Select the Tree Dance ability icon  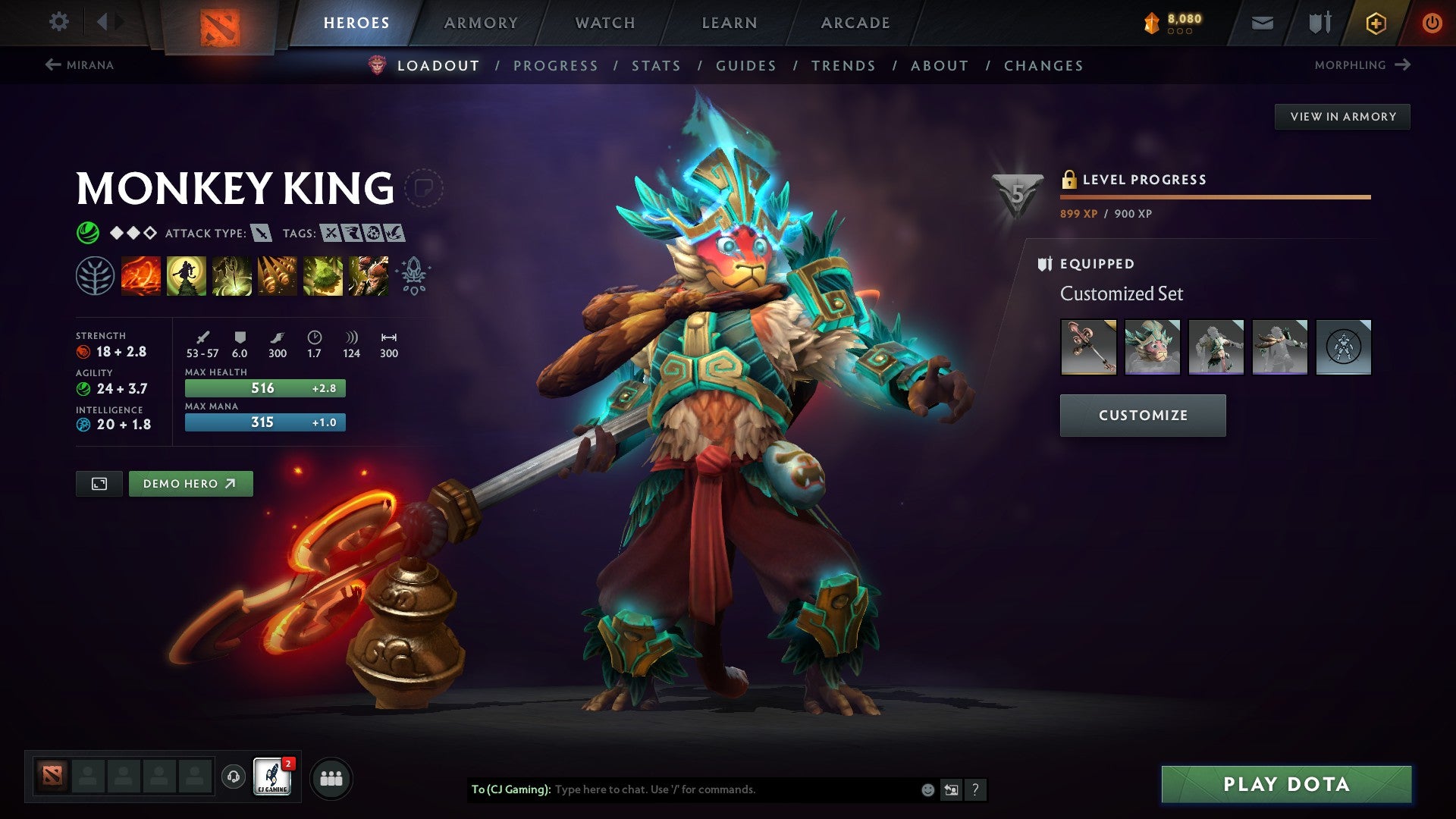(186, 275)
